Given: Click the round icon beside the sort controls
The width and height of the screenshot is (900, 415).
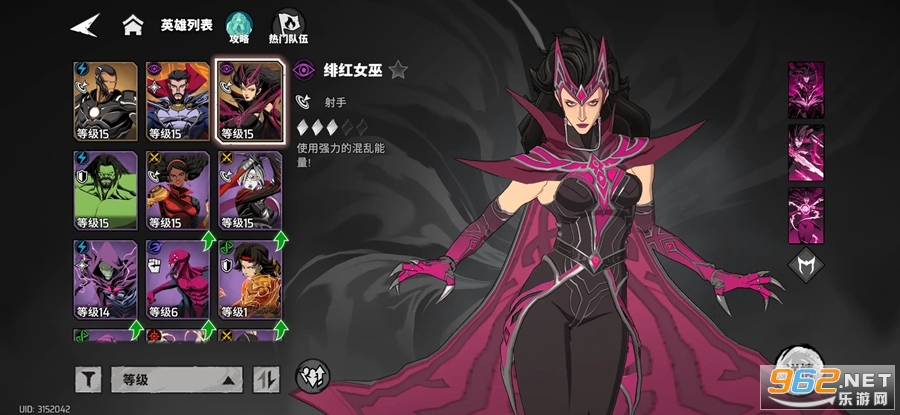Looking at the screenshot, I should 308,378.
